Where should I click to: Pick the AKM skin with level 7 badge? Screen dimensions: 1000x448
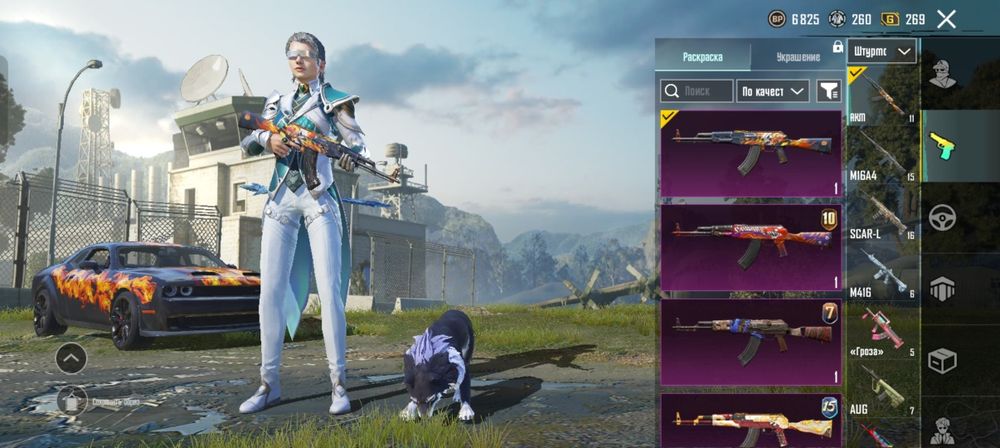tap(750, 342)
